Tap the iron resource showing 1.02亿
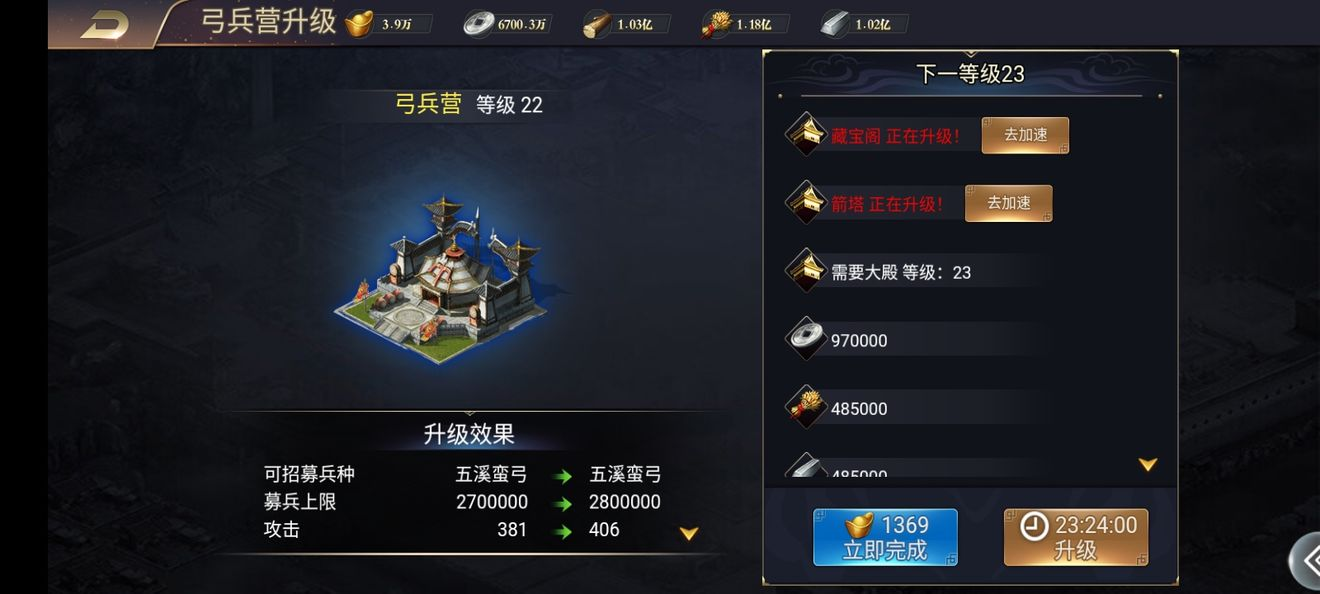Screen dimensions: 1320x594 858,24
